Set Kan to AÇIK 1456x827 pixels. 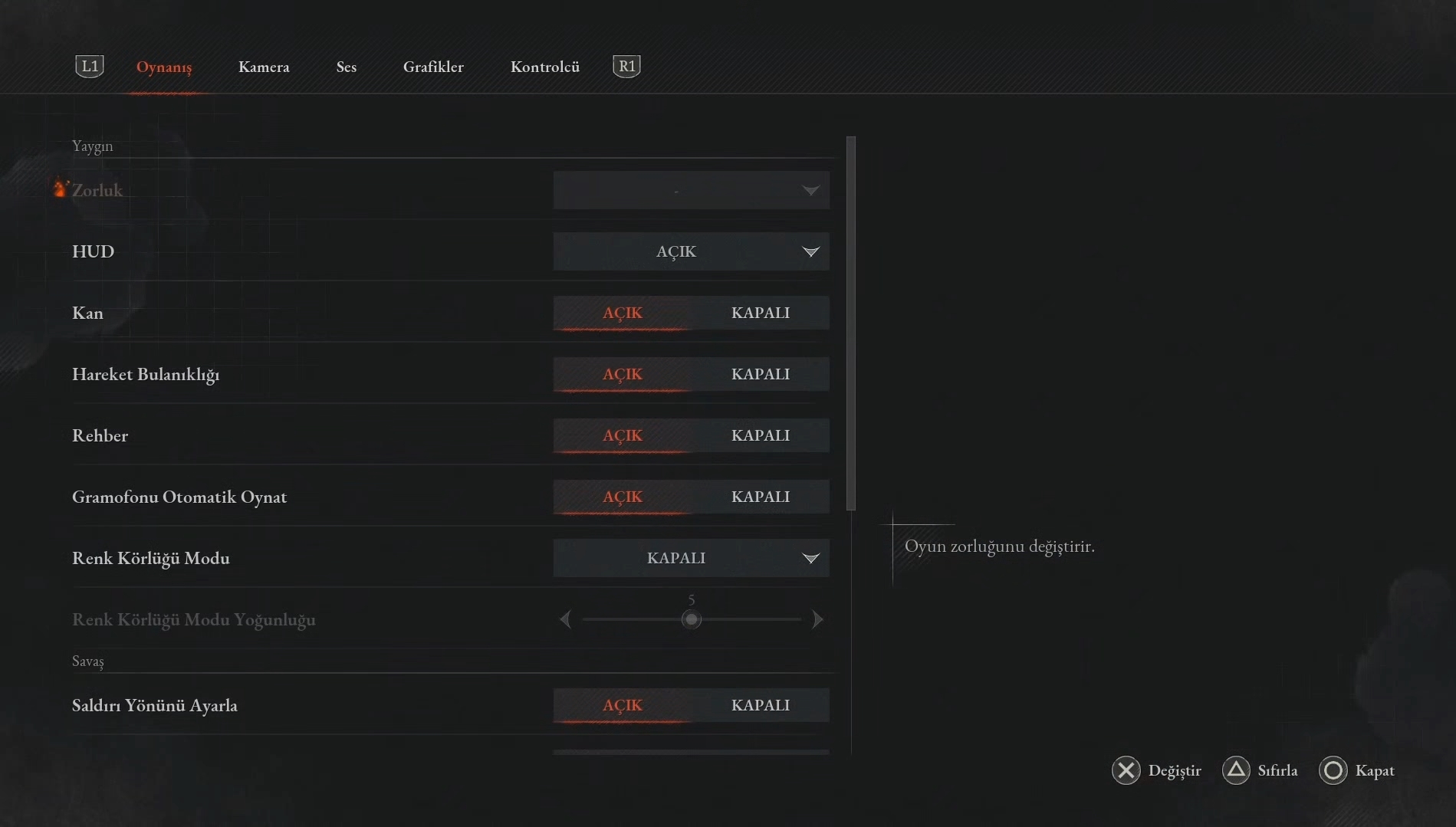click(x=622, y=313)
